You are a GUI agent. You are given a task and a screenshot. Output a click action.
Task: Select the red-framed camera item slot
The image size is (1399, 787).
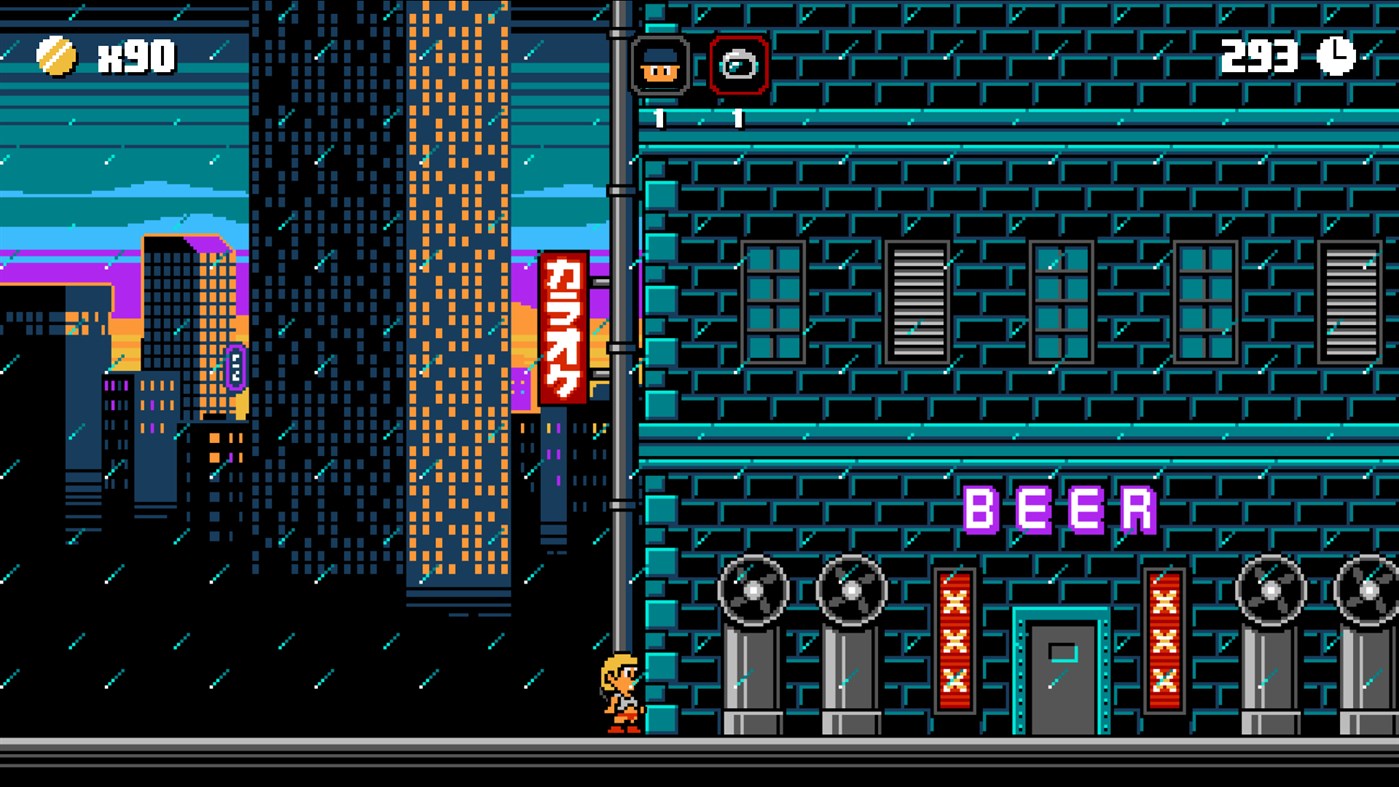[x=739, y=63]
